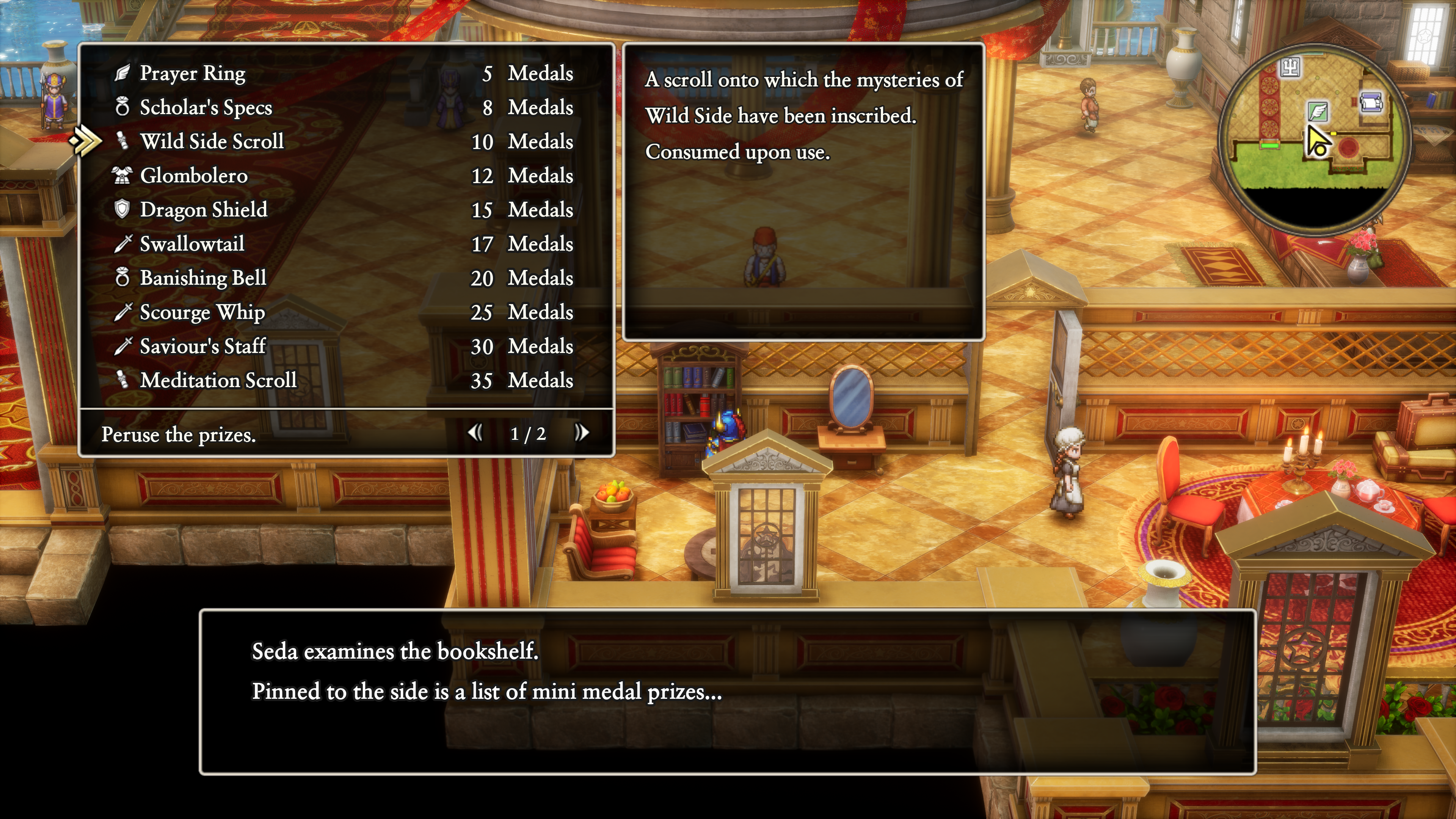
Task: Go to the previous prize page
Action: click(475, 433)
